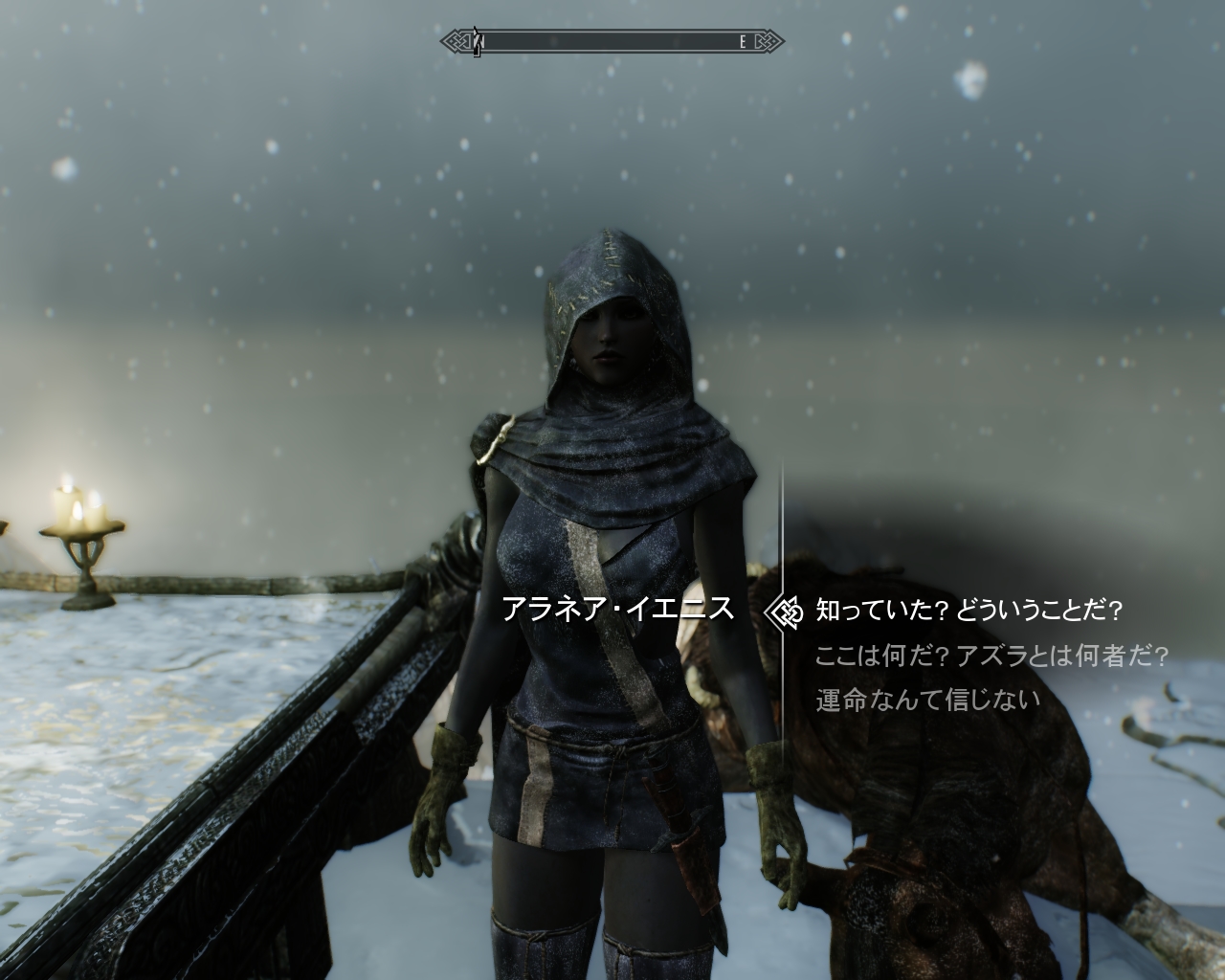Pick the response "運命なんて信じない"
The width and height of the screenshot is (1225, 980).
tap(926, 701)
